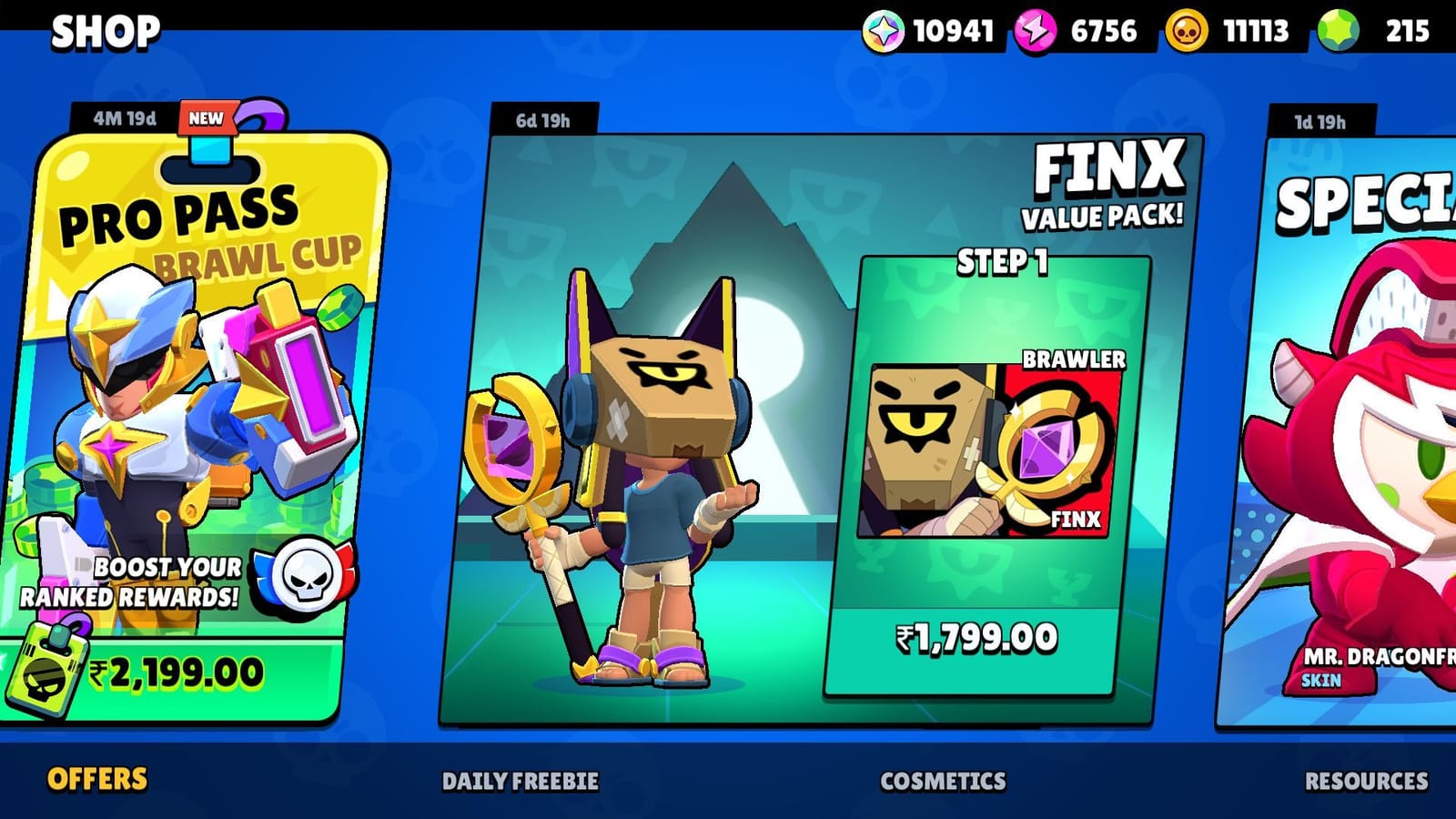Open the pink power points currency icon
1456x819 pixels.
[1033, 30]
